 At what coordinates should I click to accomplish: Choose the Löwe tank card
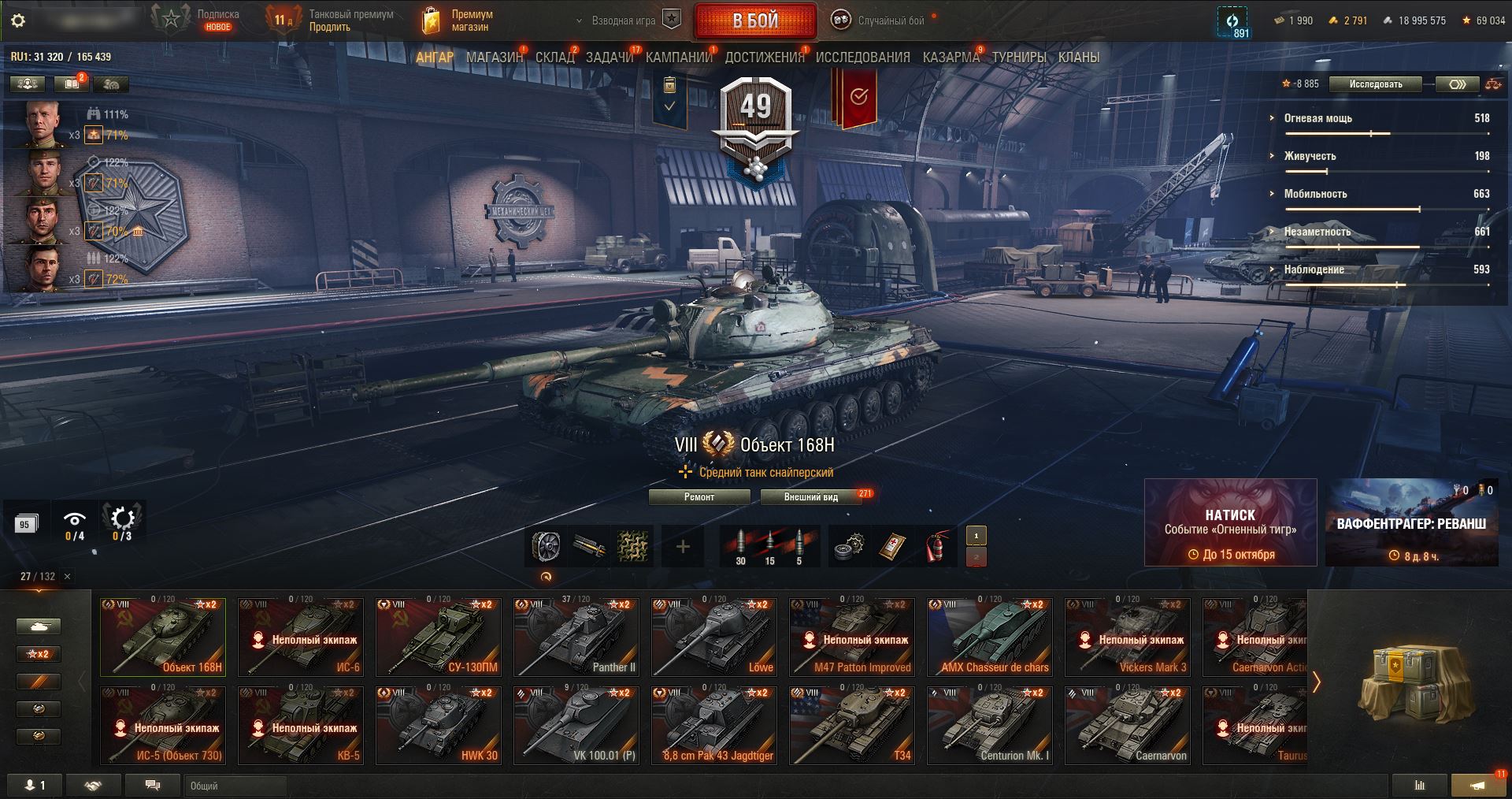coord(714,637)
